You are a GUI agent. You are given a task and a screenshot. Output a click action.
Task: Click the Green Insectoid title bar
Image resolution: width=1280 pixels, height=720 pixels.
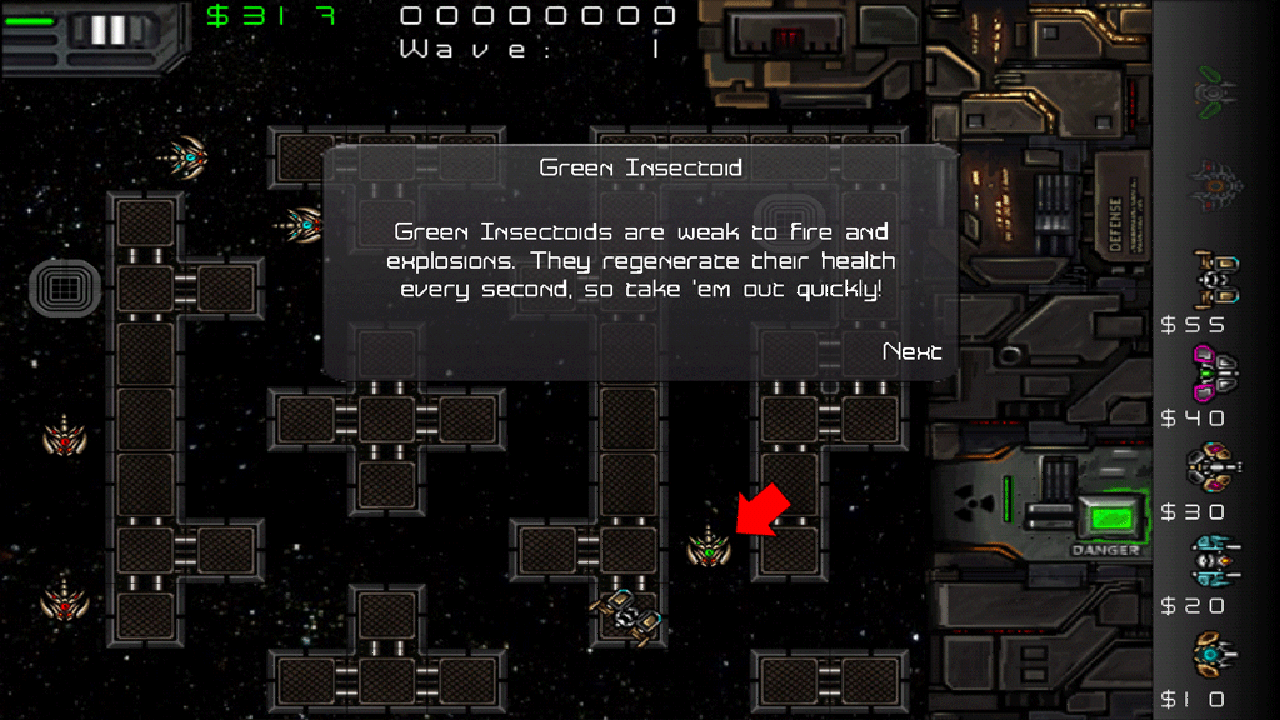(640, 167)
